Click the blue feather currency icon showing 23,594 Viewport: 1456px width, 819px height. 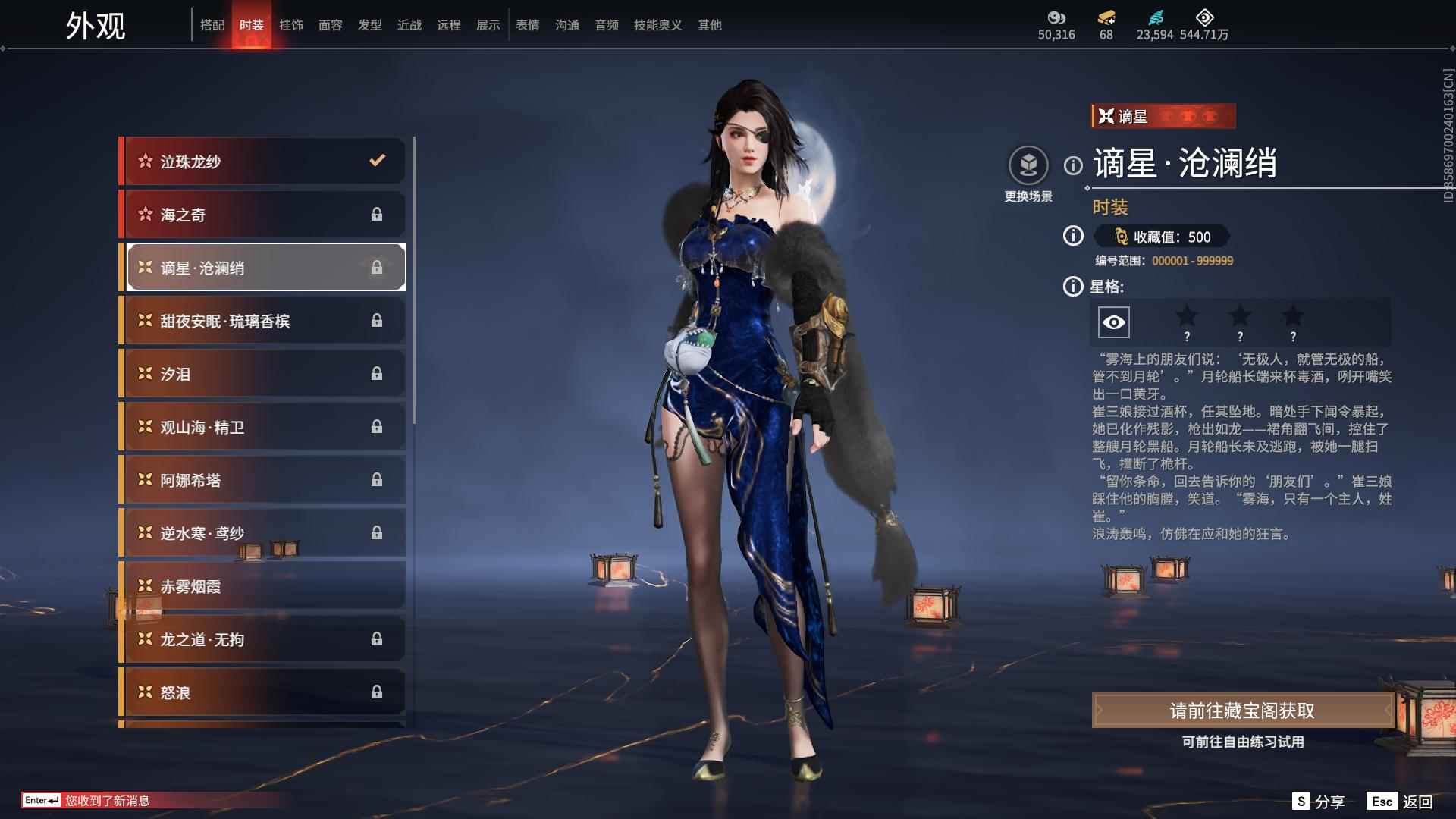(x=1156, y=18)
